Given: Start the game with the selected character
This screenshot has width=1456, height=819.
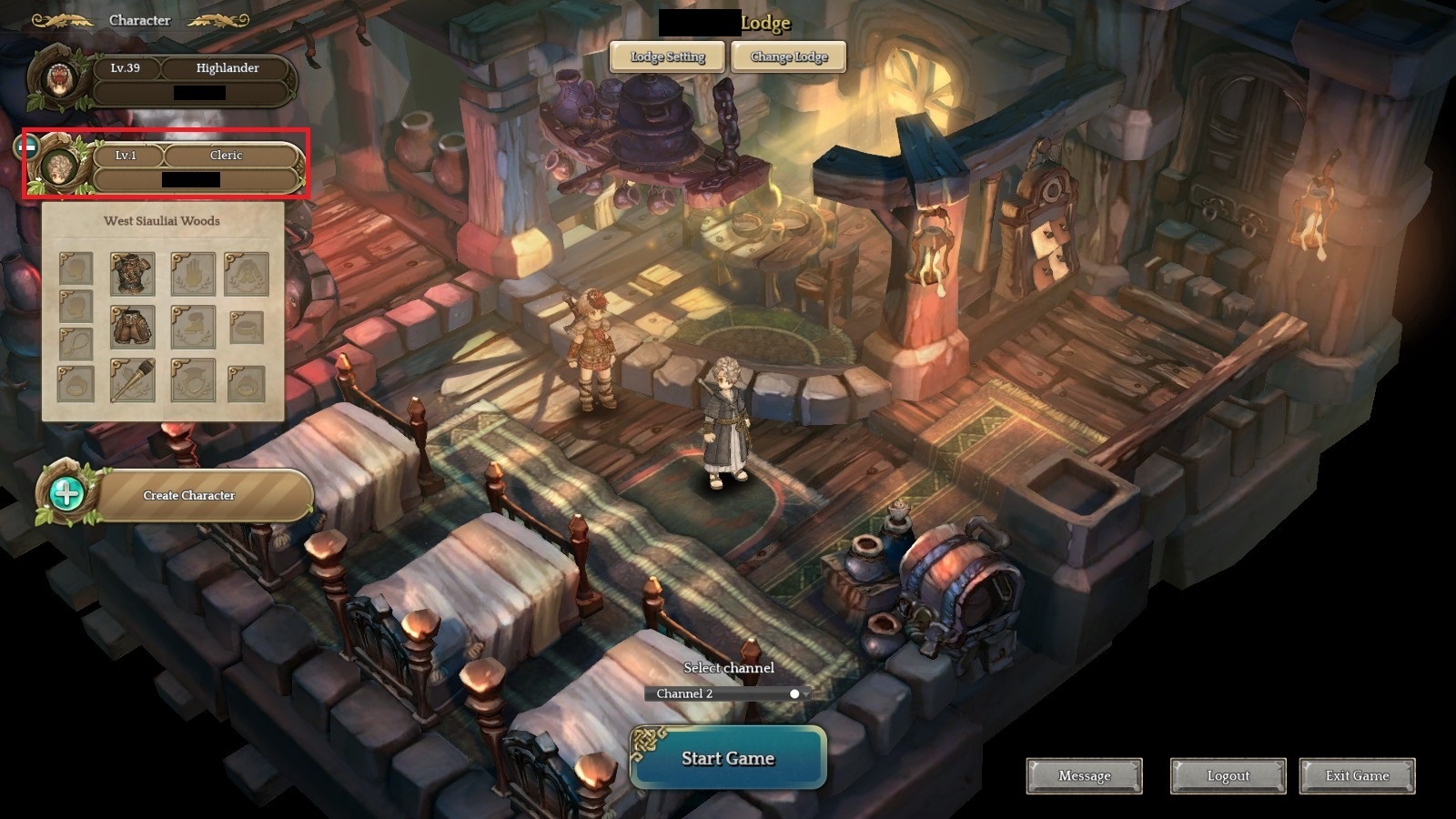Looking at the screenshot, I should pos(727,758).
